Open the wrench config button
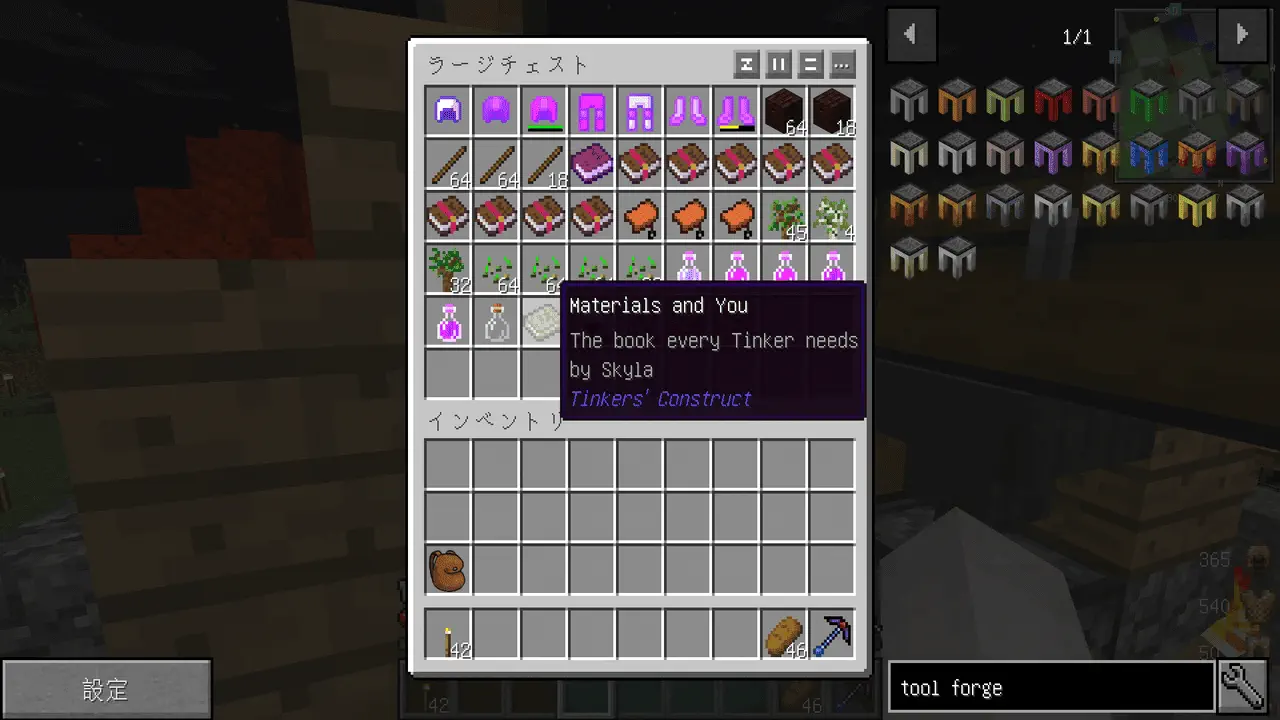Screen dimensions: 1280x720 click(1243, 688)
